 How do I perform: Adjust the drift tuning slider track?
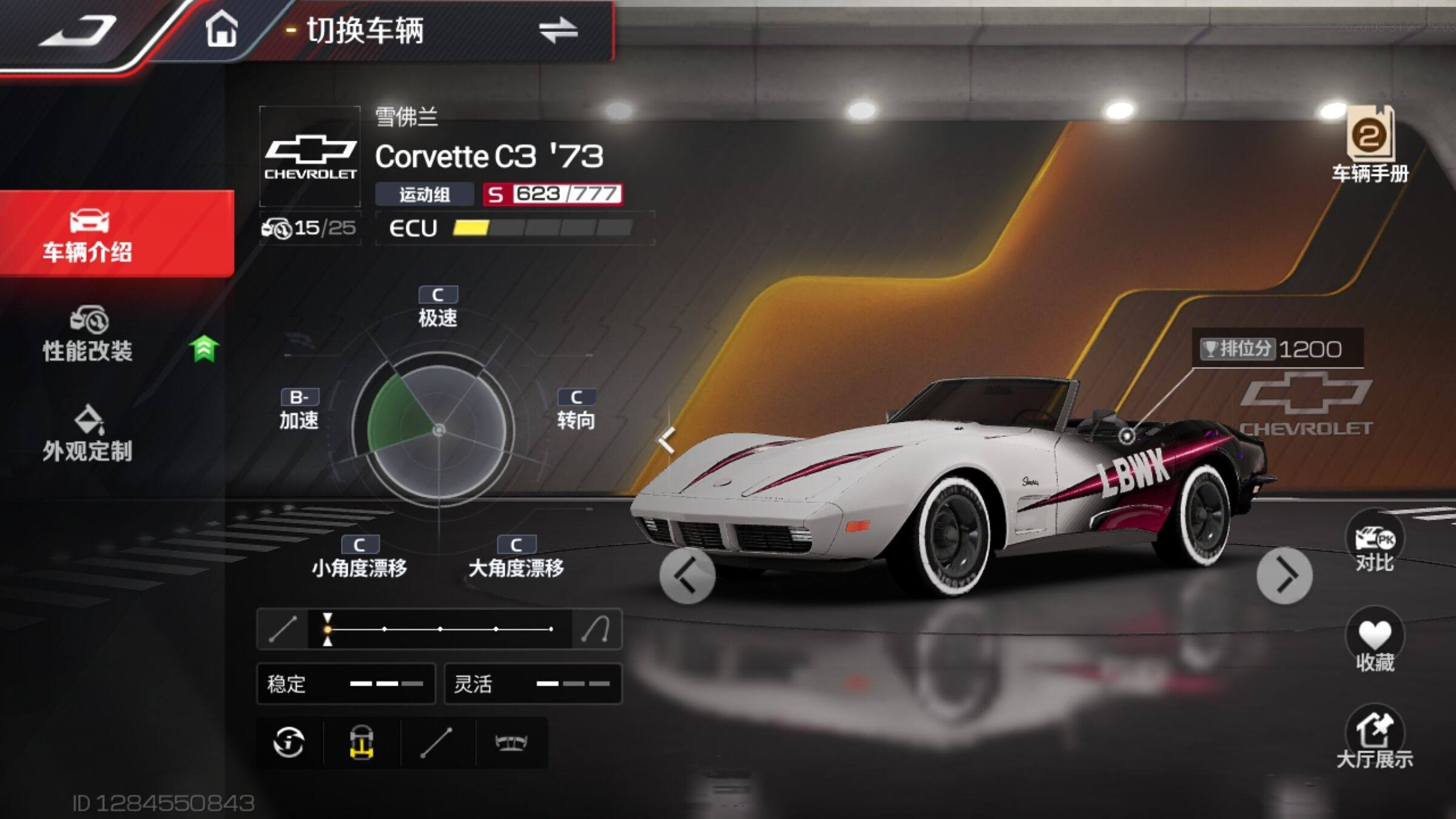click(x=439, y=629)
